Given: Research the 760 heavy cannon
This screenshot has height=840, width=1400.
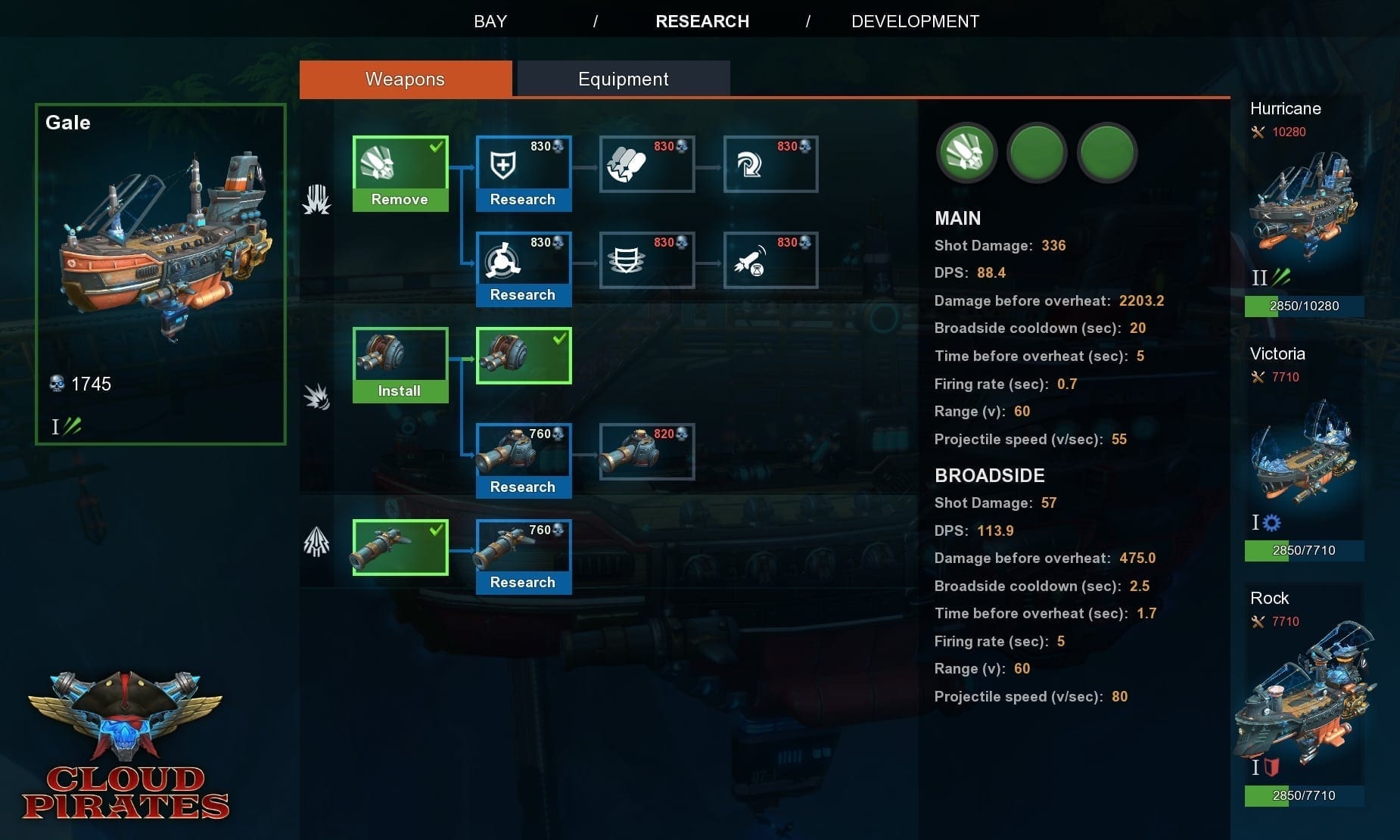Looking at the screenshot, I should point(523,487).
